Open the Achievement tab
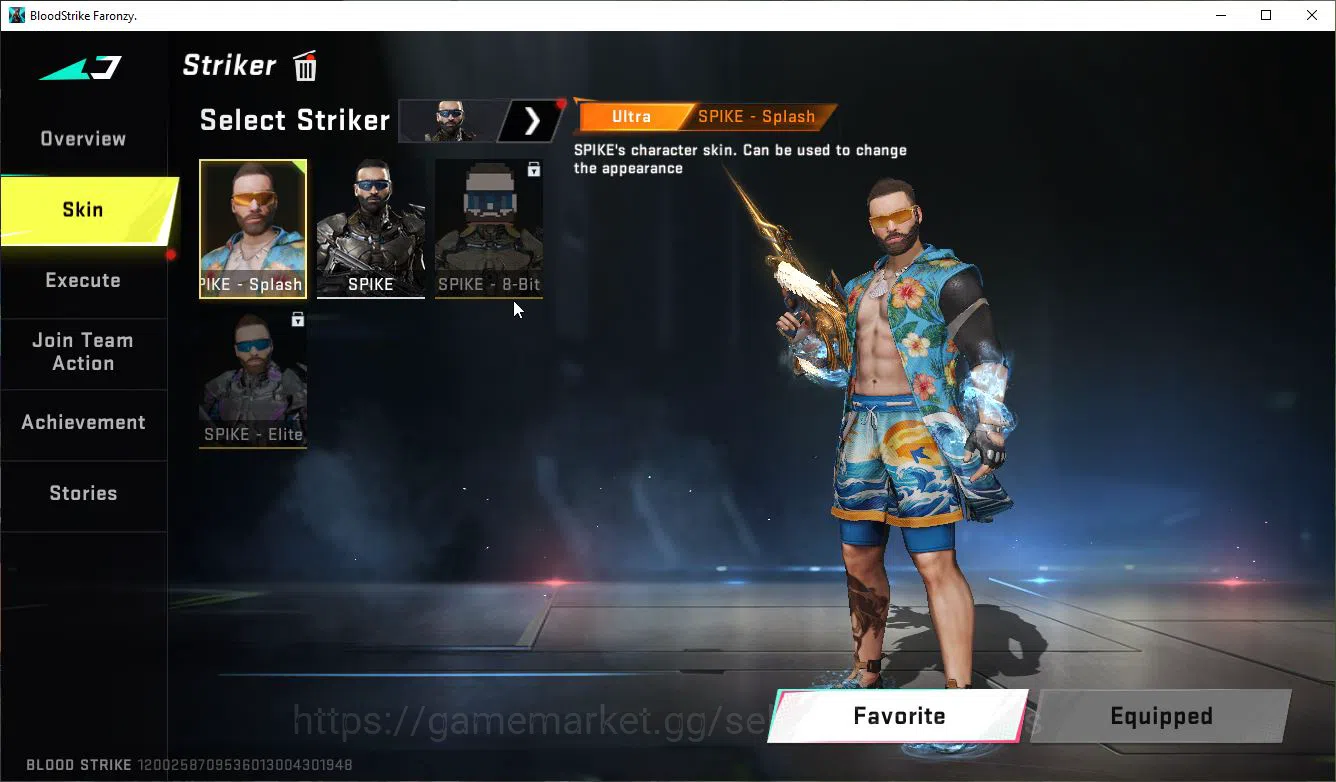The height and width of the screenshot is (782, 1336). 83,422
